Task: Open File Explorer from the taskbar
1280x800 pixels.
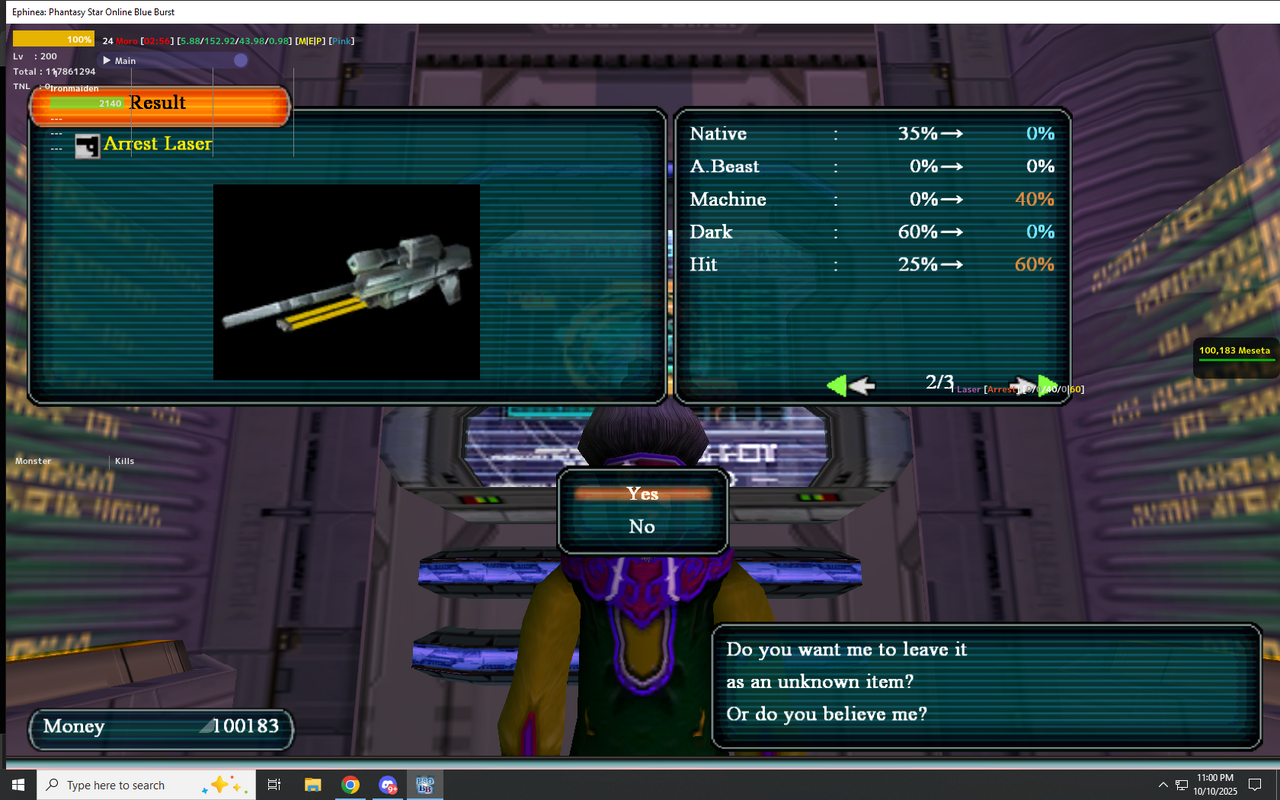Action: 313,785
